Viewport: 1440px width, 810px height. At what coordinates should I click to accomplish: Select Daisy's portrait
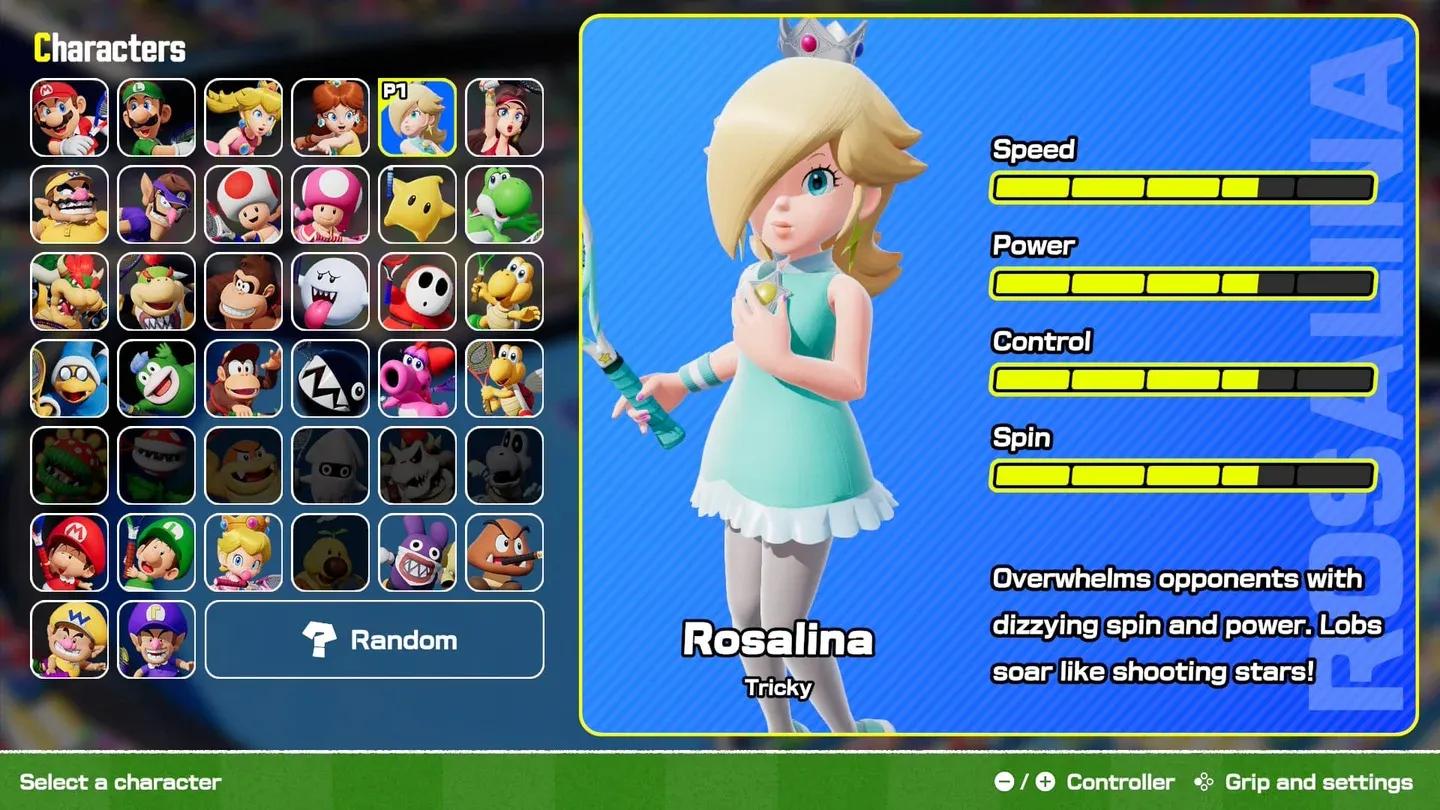pyautogui.click(x=330, y=118)
